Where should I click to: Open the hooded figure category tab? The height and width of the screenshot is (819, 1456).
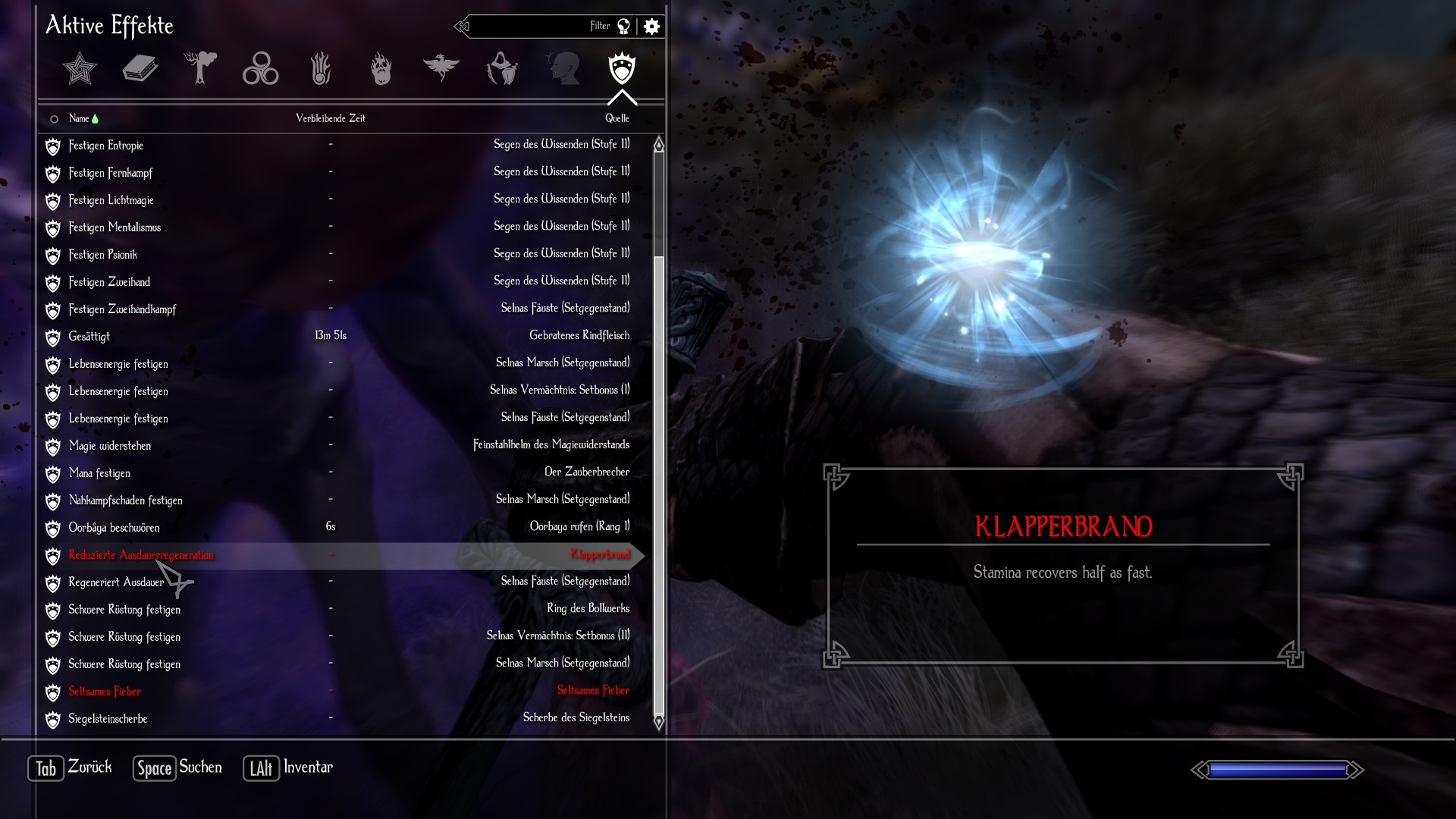[501, 69]
